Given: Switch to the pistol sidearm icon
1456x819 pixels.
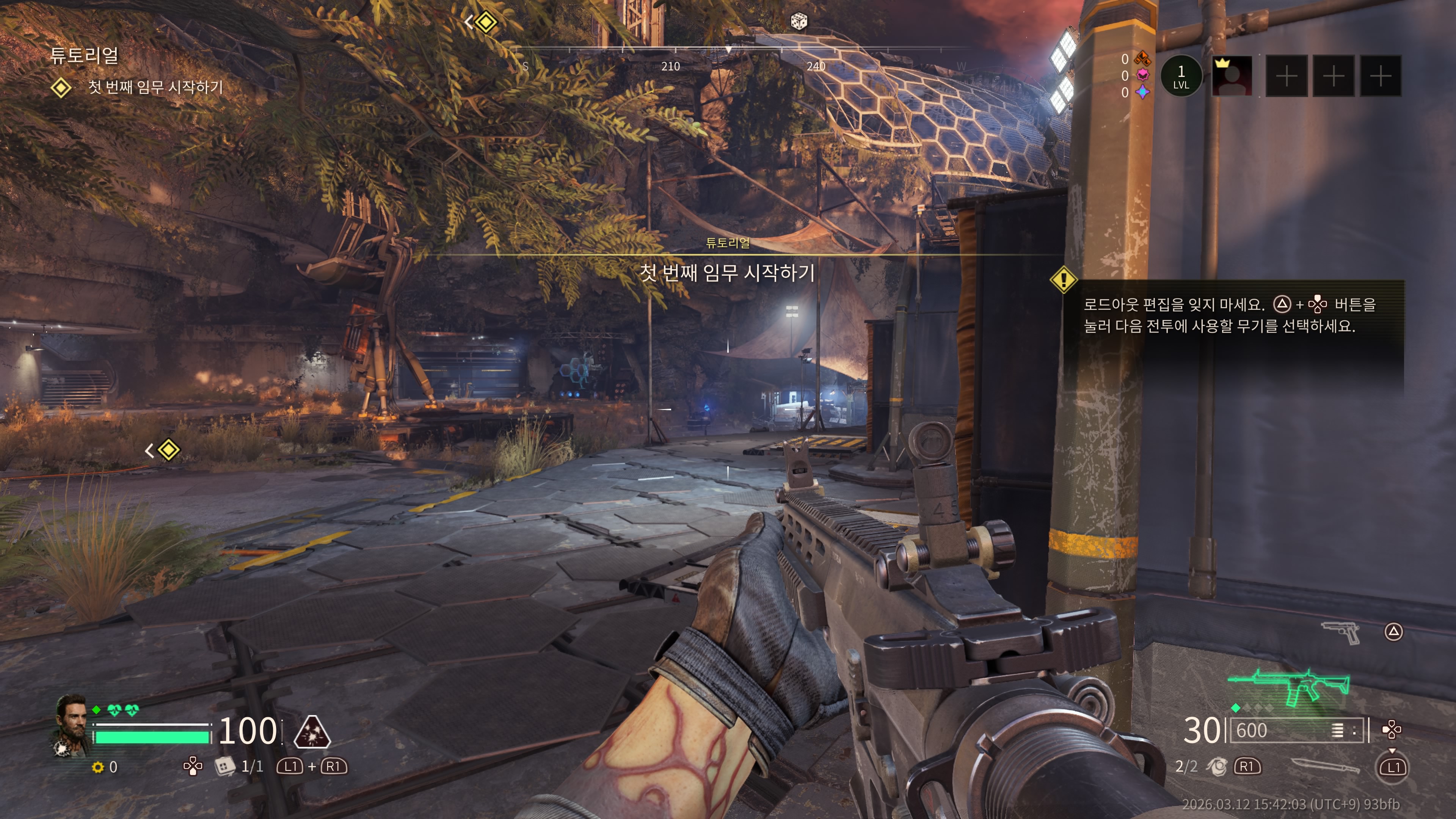Looking at the screenshot, I should click(1341, 631).
